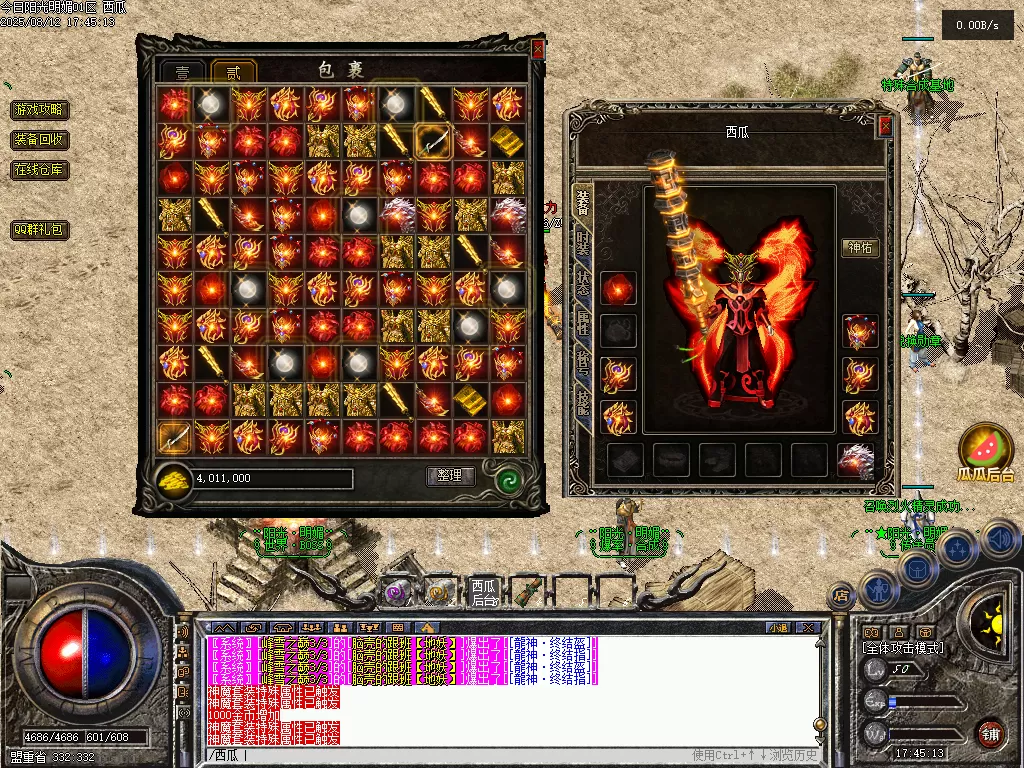Screen dimensions: 1024x768
Task: Open the 游戏攻略 game guide
Action: point(40,110)
